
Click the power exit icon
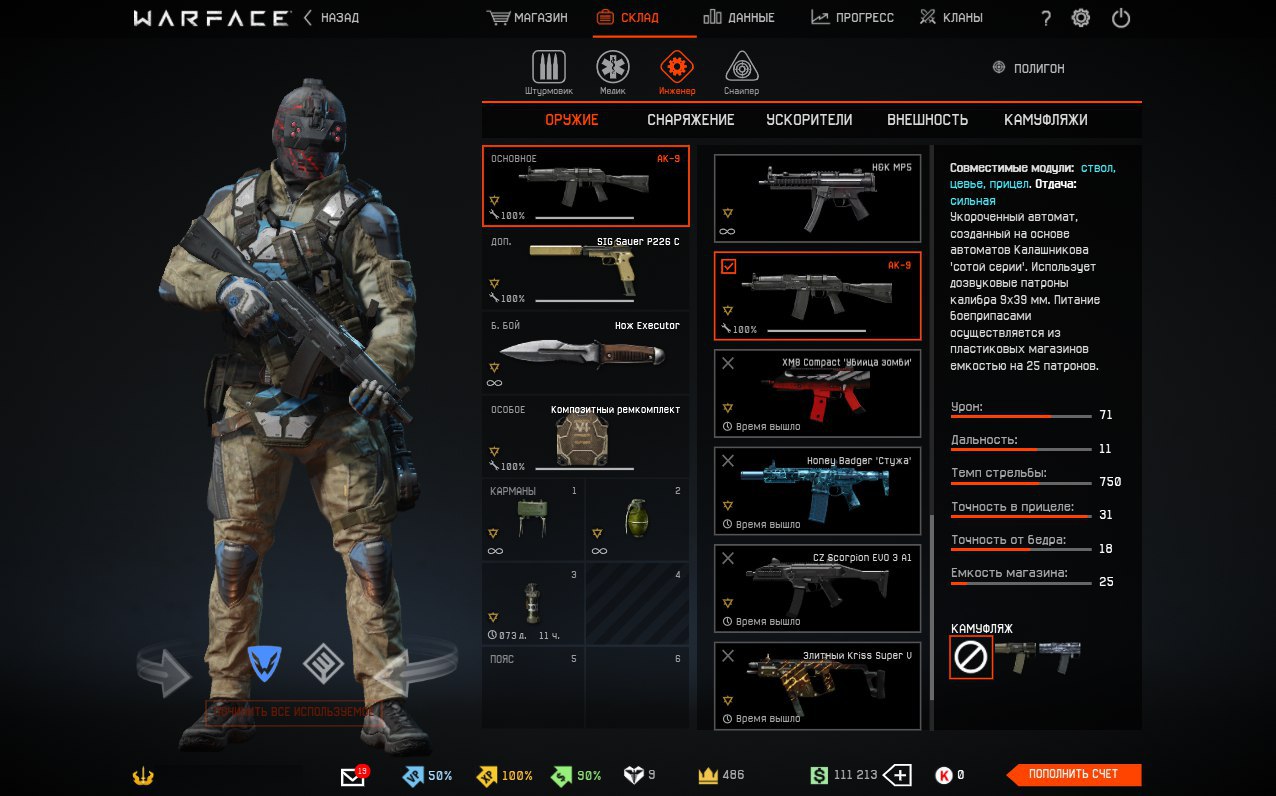(1121, 18)
